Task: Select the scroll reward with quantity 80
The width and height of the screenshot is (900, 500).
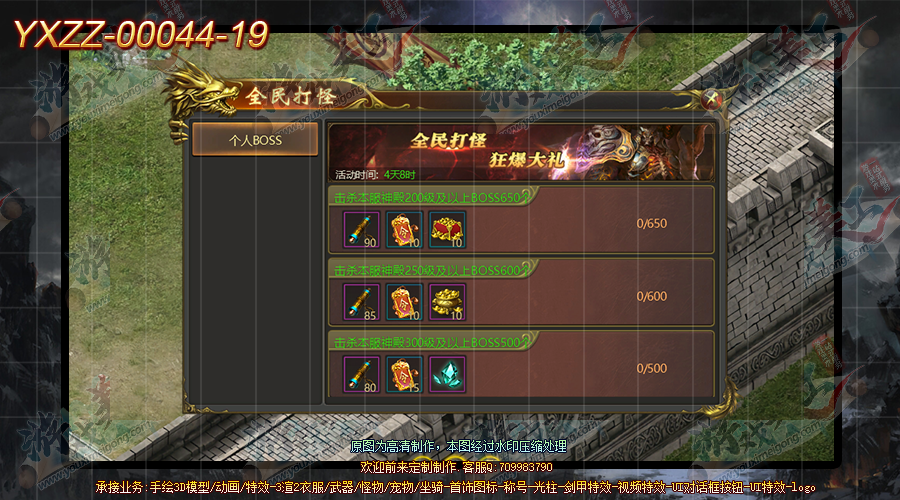Action: click(361, 375)
